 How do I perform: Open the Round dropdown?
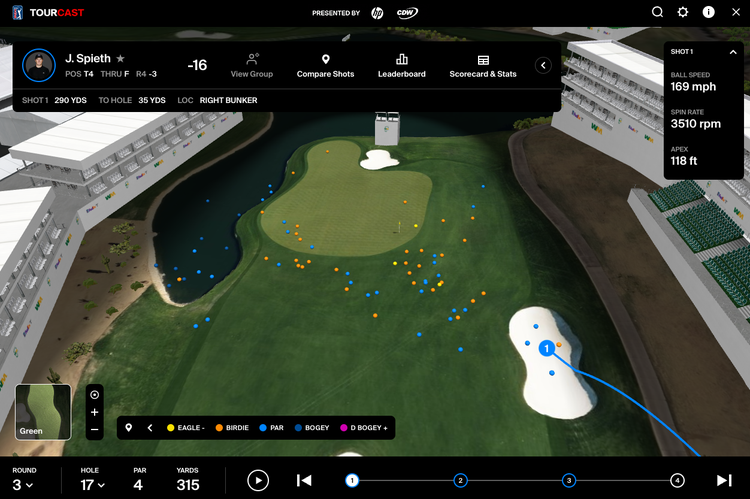(x=23, y=485)
